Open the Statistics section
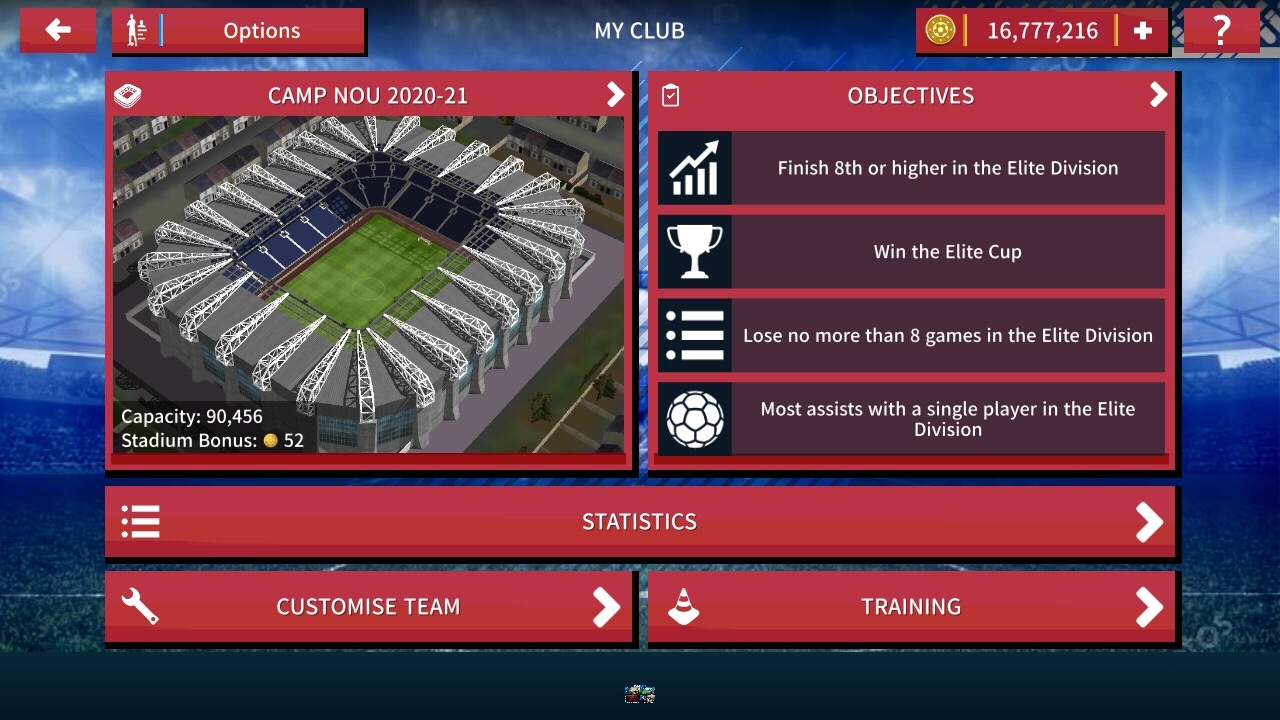This screenshot has height=720, width=1280. (x=640, y=521)
